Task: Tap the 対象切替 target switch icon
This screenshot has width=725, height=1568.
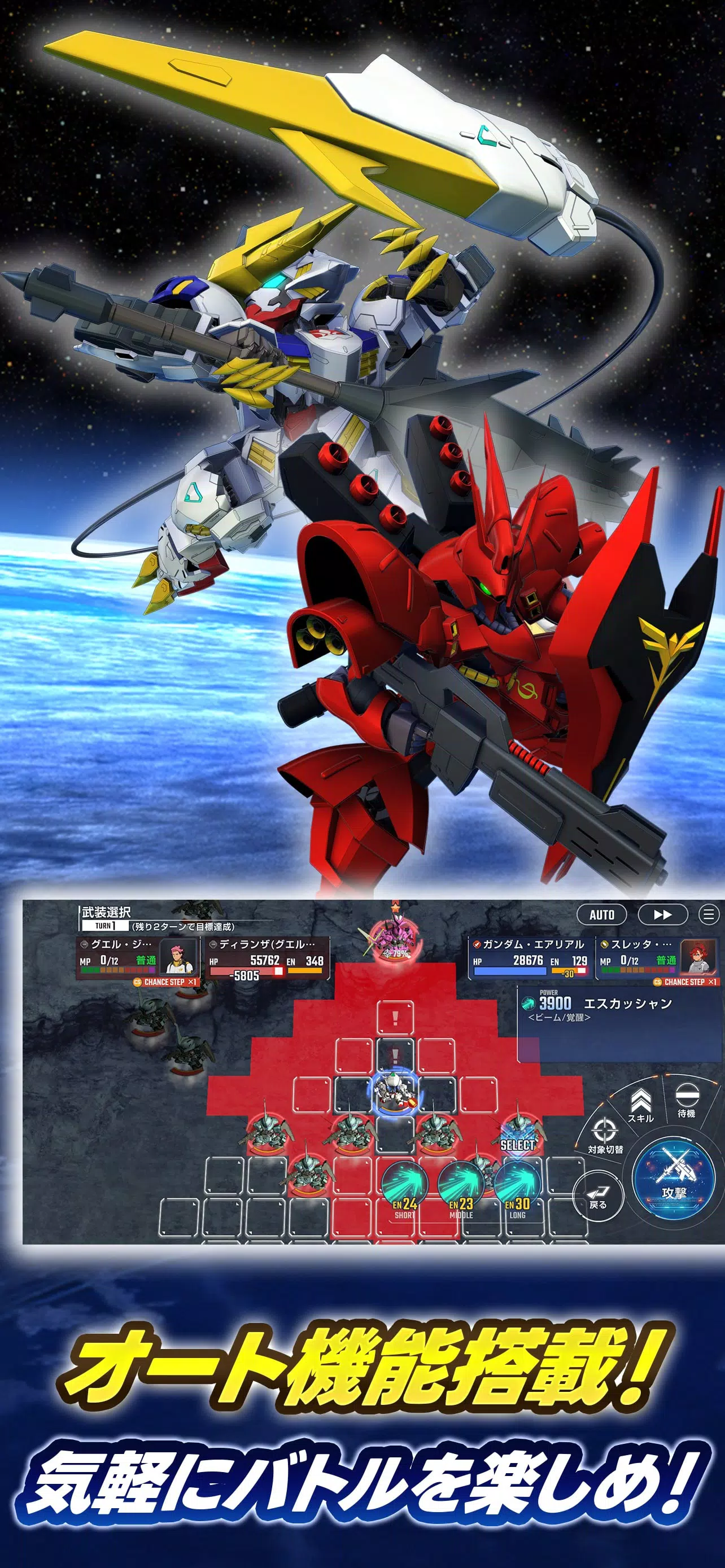Action: click(605, 1130)
